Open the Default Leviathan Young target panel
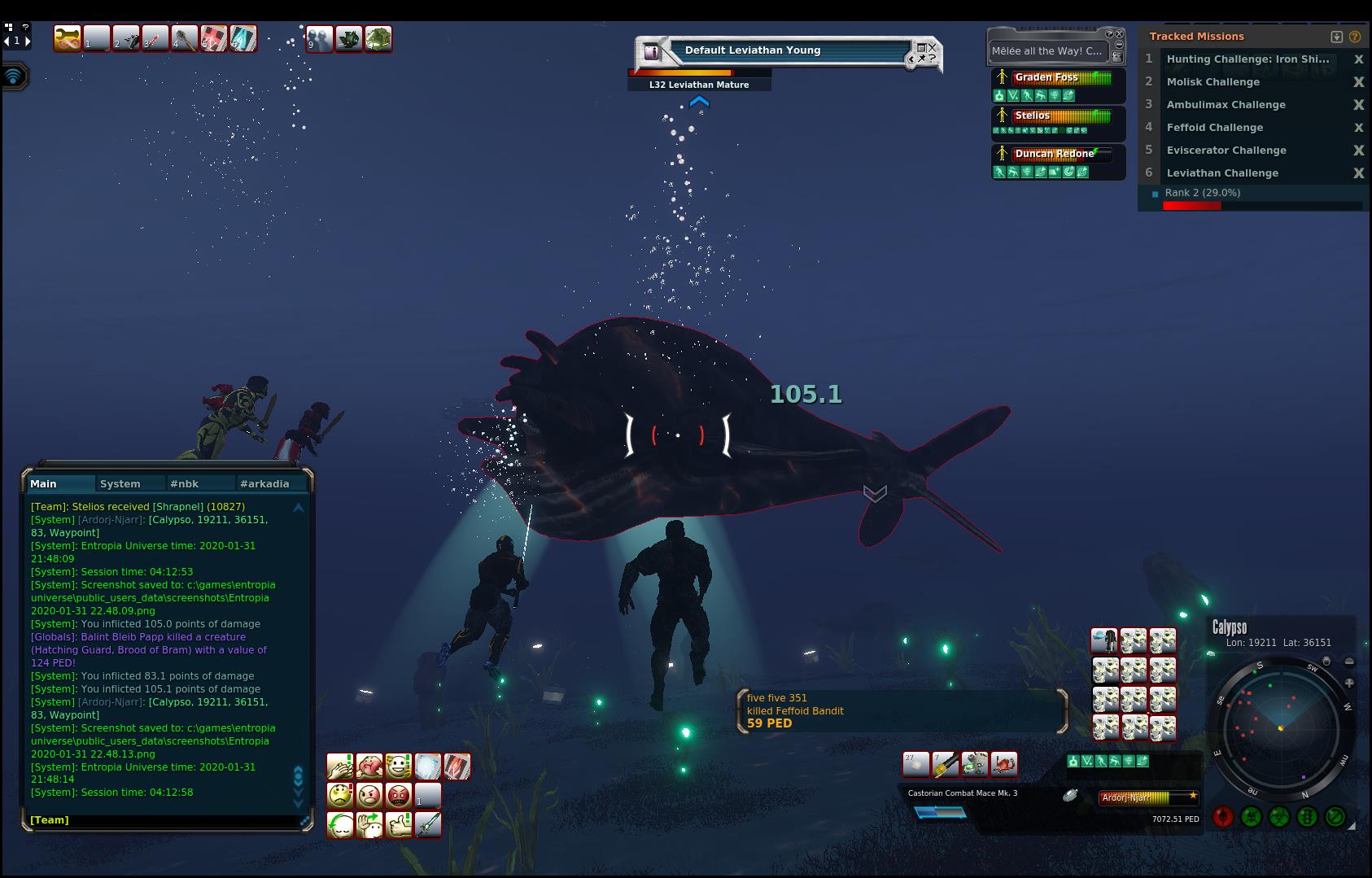Screen dimensions: 1372x878 pos(752,50)
